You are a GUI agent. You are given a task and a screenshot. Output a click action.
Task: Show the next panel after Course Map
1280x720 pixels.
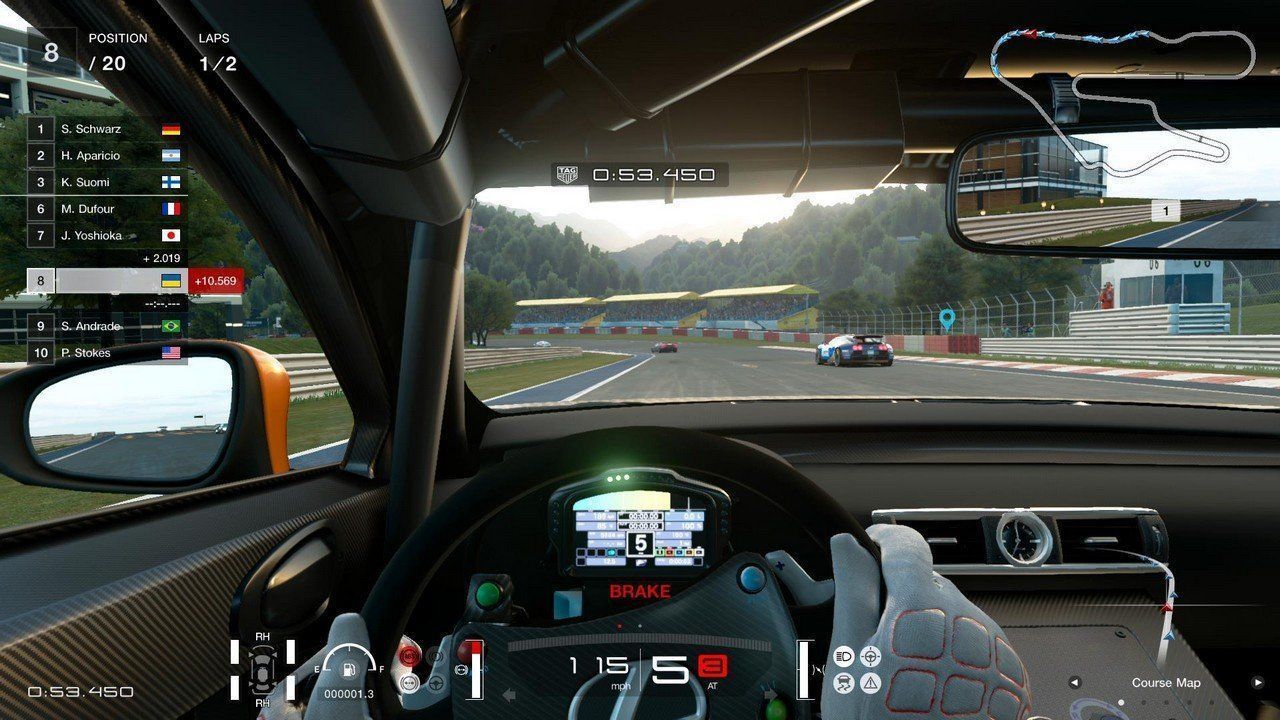[1258, 683]
